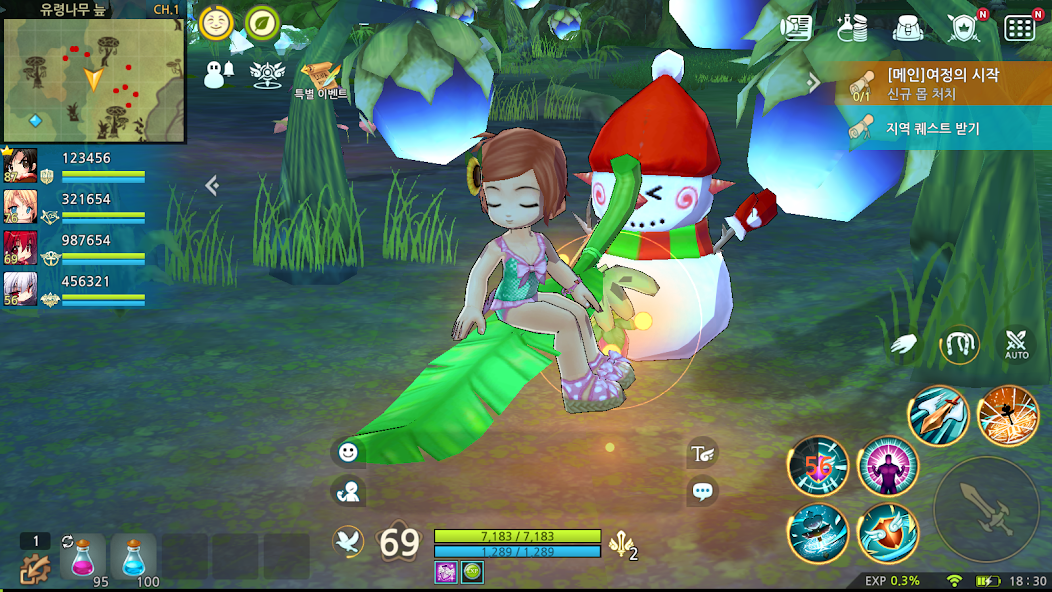Use the blue mana potion
1052x592 pixels.
(x=134, y=556)
